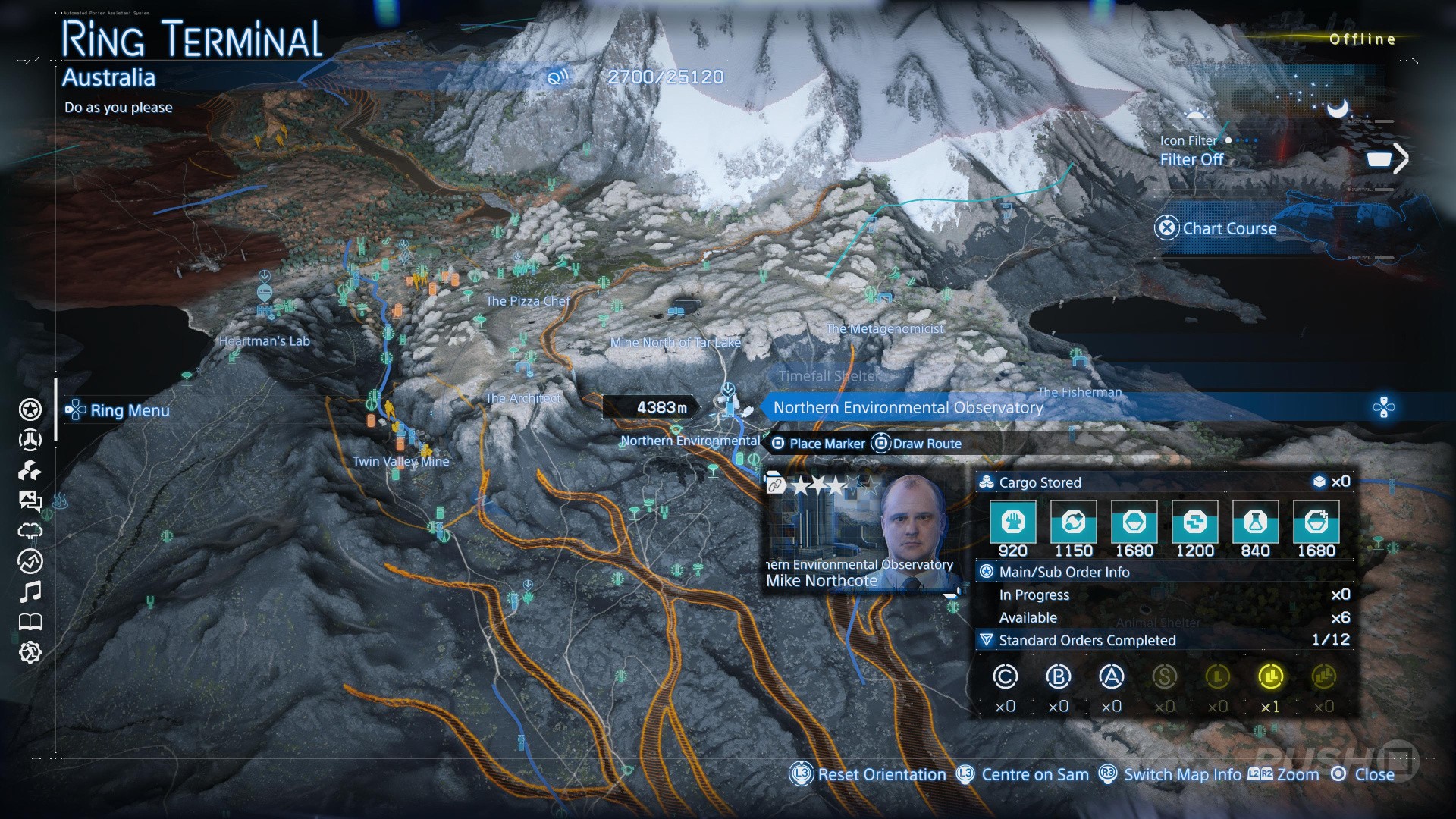1456x819 pixels.
Task: Select the Heartman's Lab map label
Action: pos(264,341)
